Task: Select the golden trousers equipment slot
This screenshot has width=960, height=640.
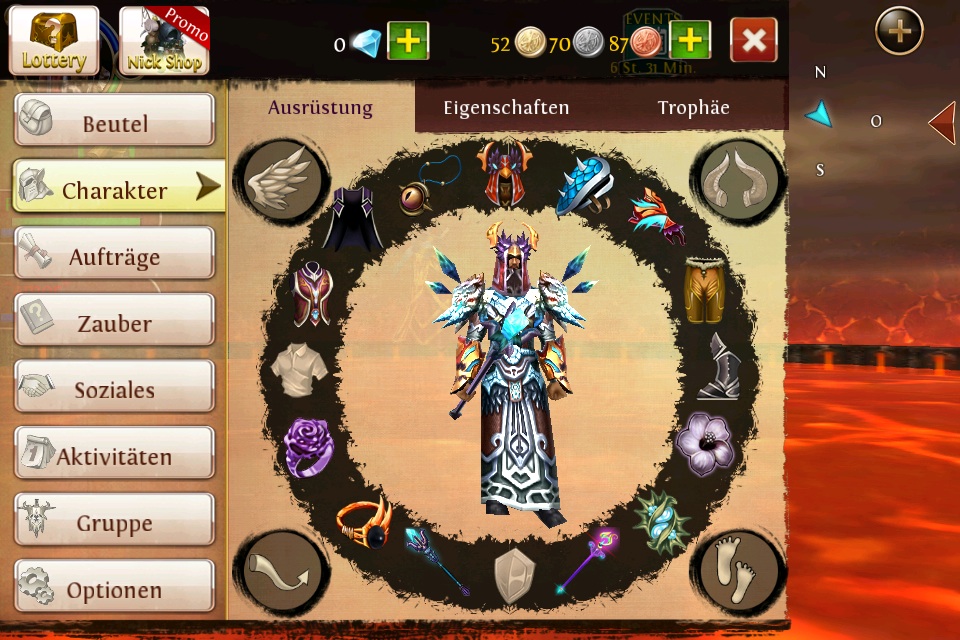Action: [705, 288]
